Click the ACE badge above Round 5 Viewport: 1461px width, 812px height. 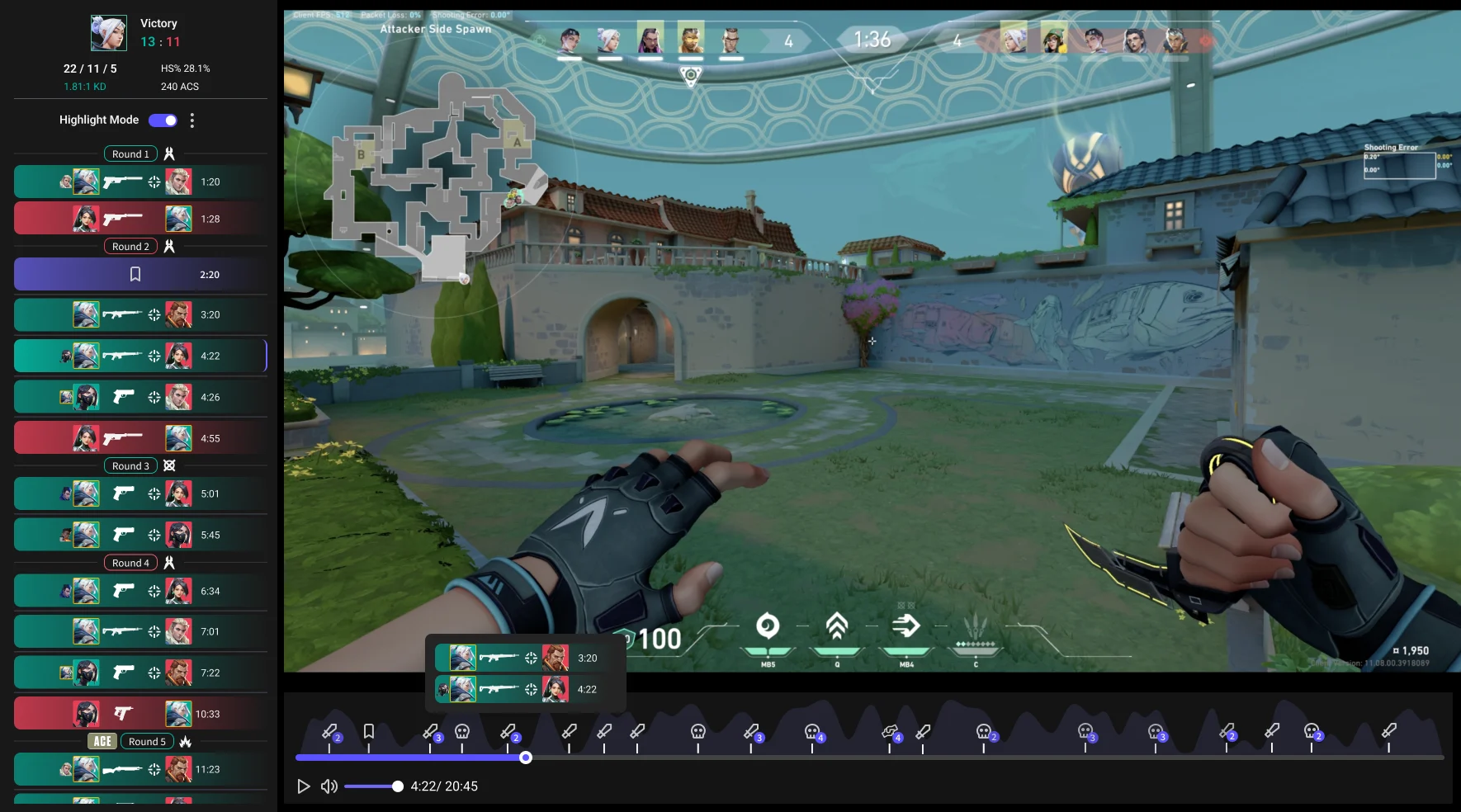[x=102, y=741]
